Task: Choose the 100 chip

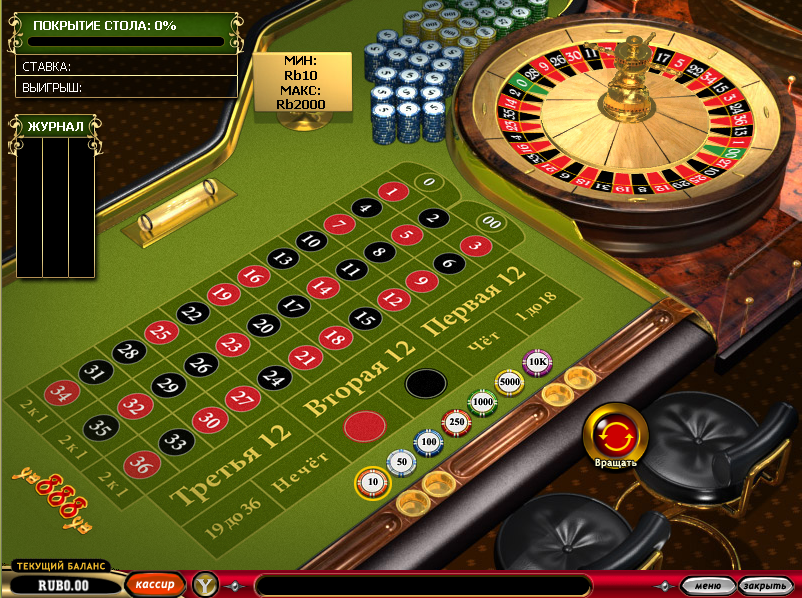Action: coord(429,441)
